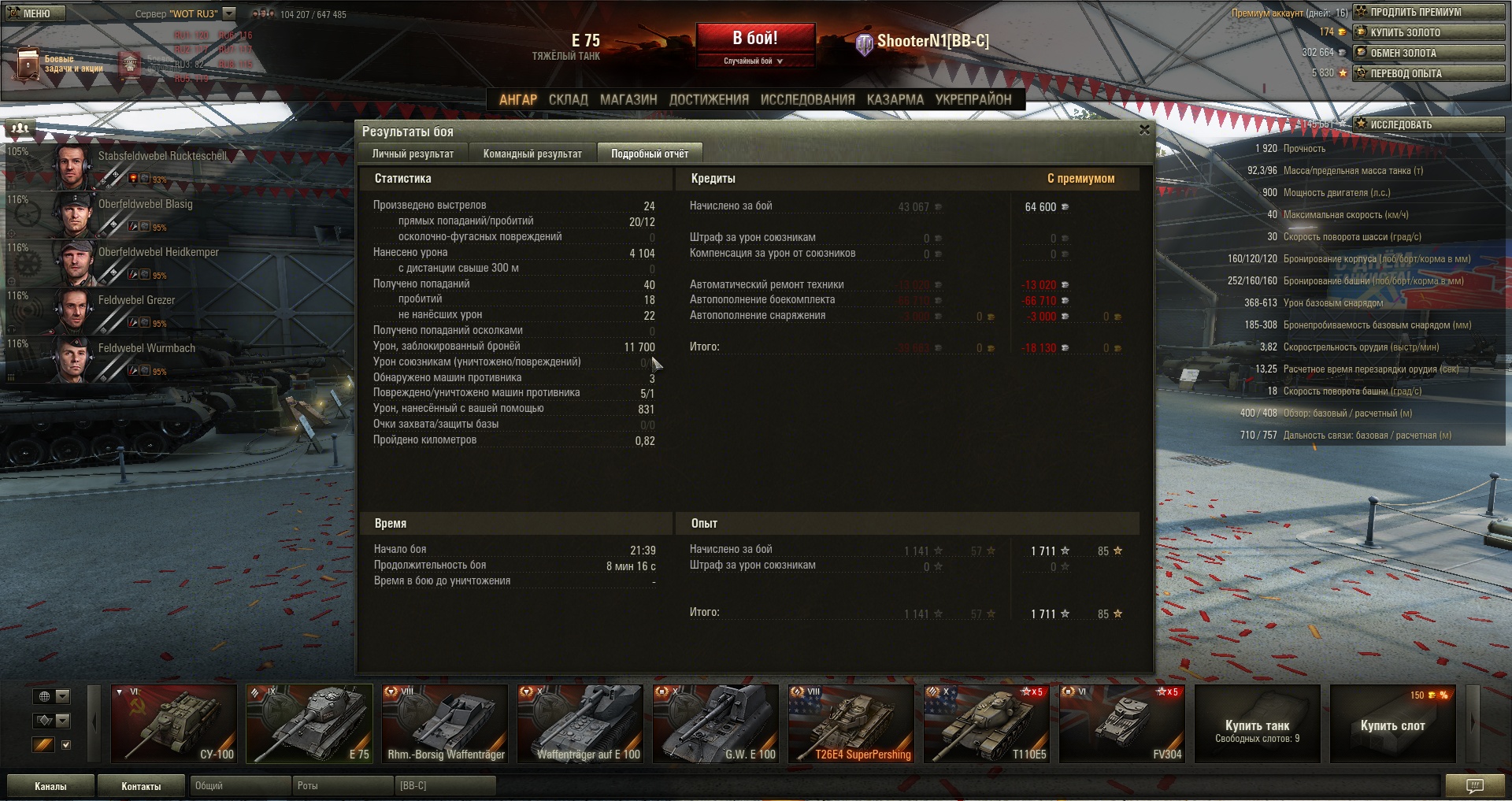Viewport: 1512px width, 801px height.
Task: Select crew member Oberfeldwebel Blasig
Action: pyautogui.click(x=146, y=205)
